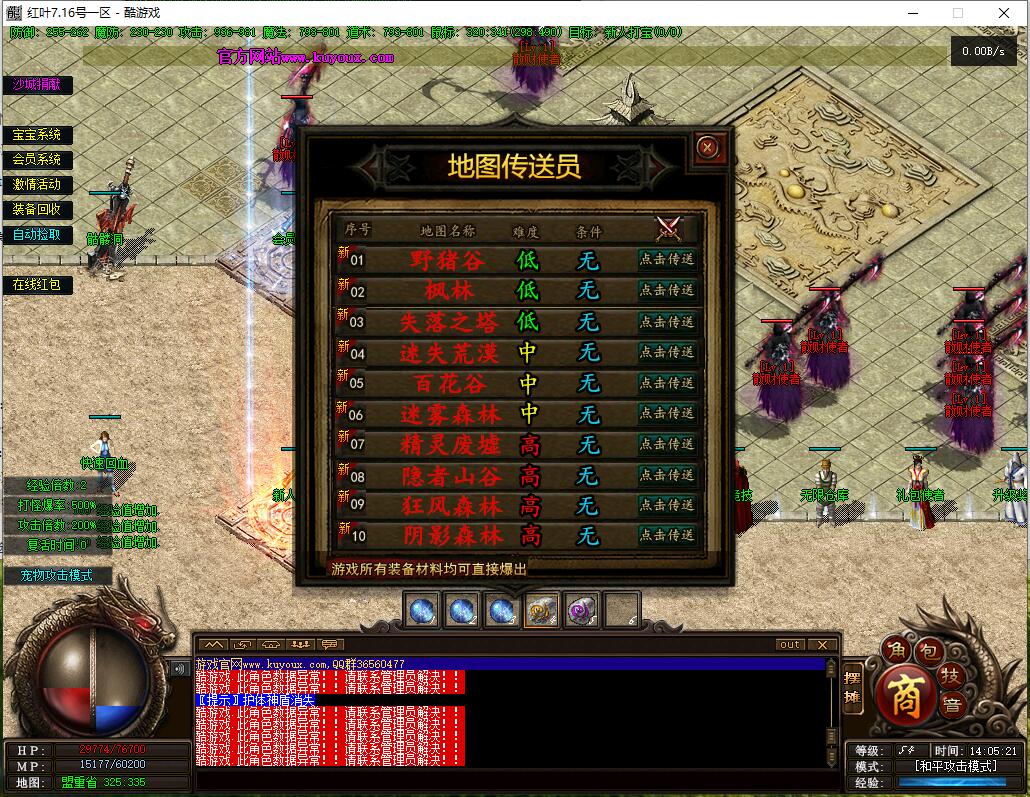1030x797 pixels.
Task: Open 在线红包 red envelope
Action: 37,285
